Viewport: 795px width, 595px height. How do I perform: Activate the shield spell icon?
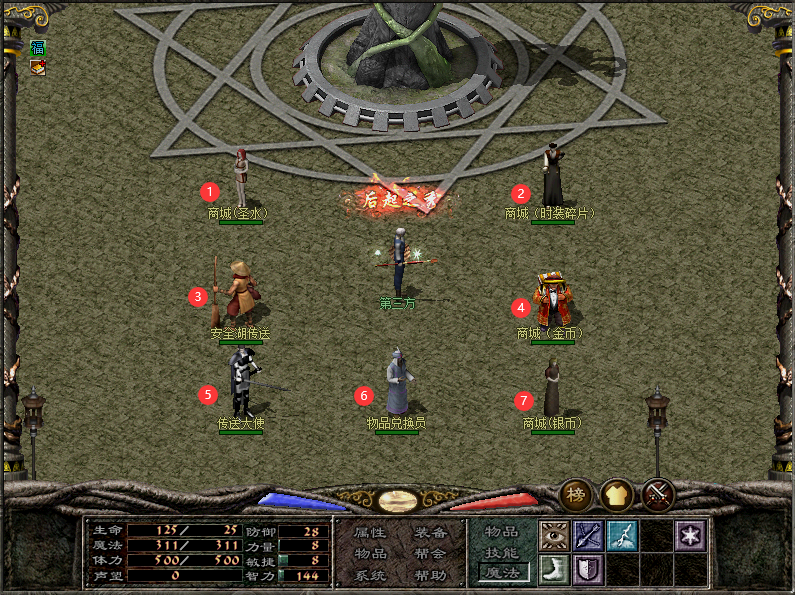click(589, 570)
